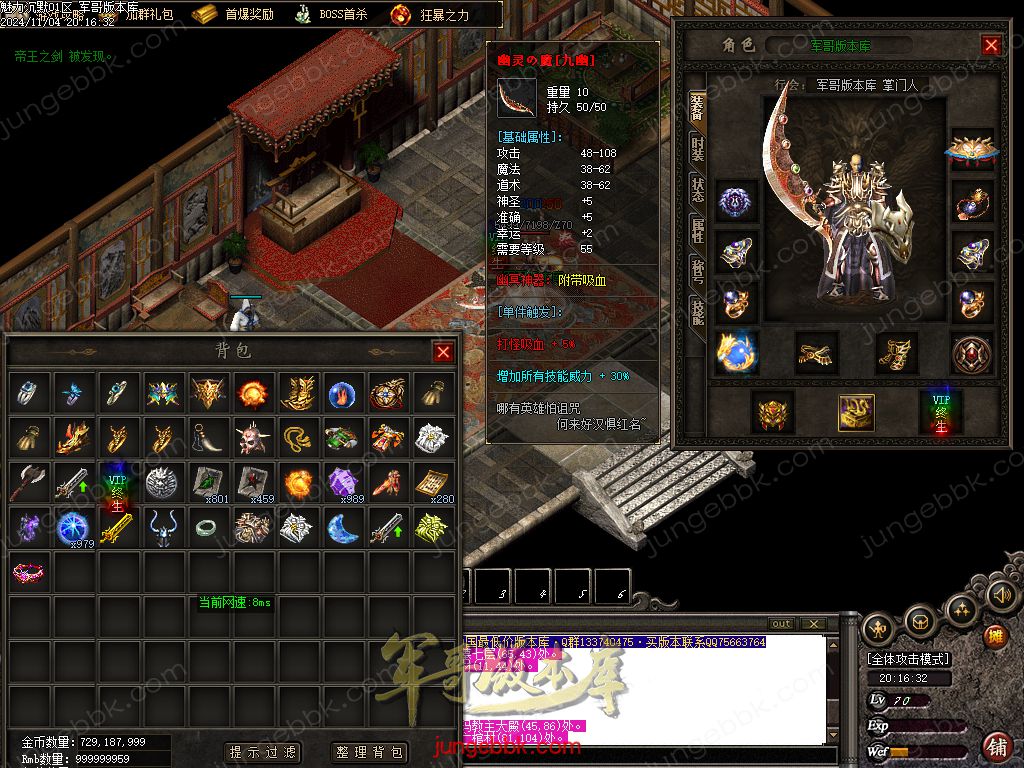Select the battle axe in the backpack
This screenshot has width=1024, height=768.
(x=30, y=483)
